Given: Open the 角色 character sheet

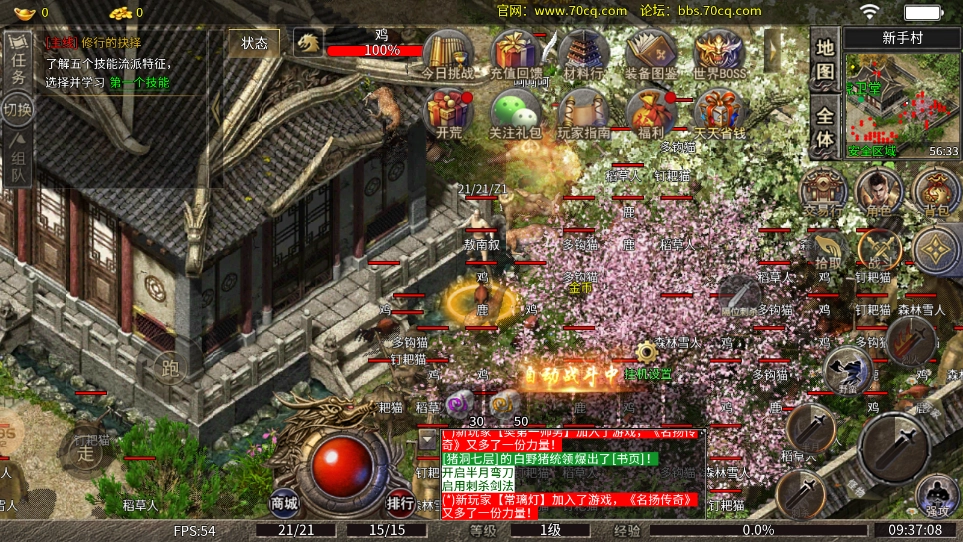Looking at the screenshot, I should 880,190.
